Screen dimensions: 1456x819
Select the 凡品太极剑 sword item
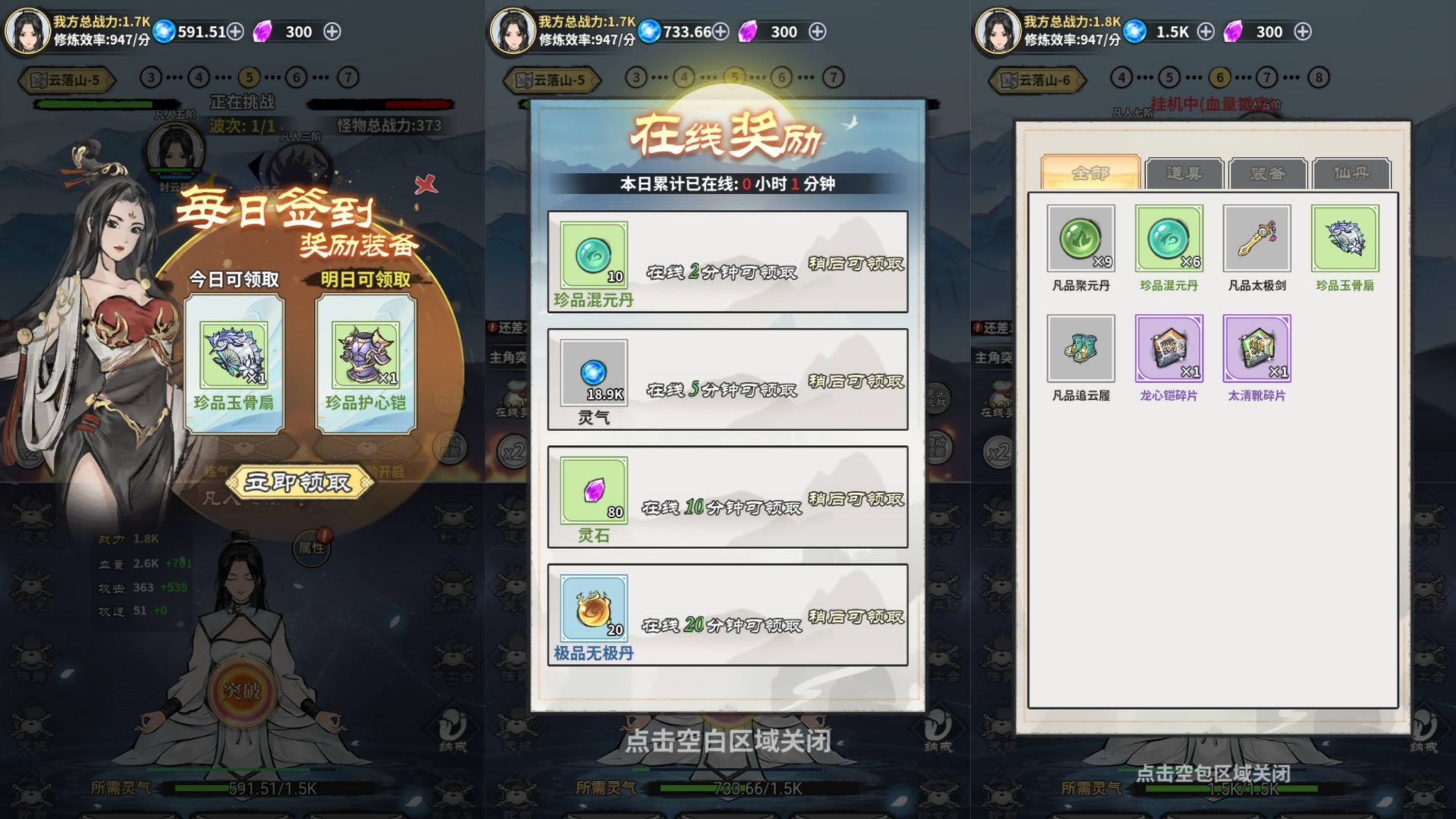pos(1257,238)
